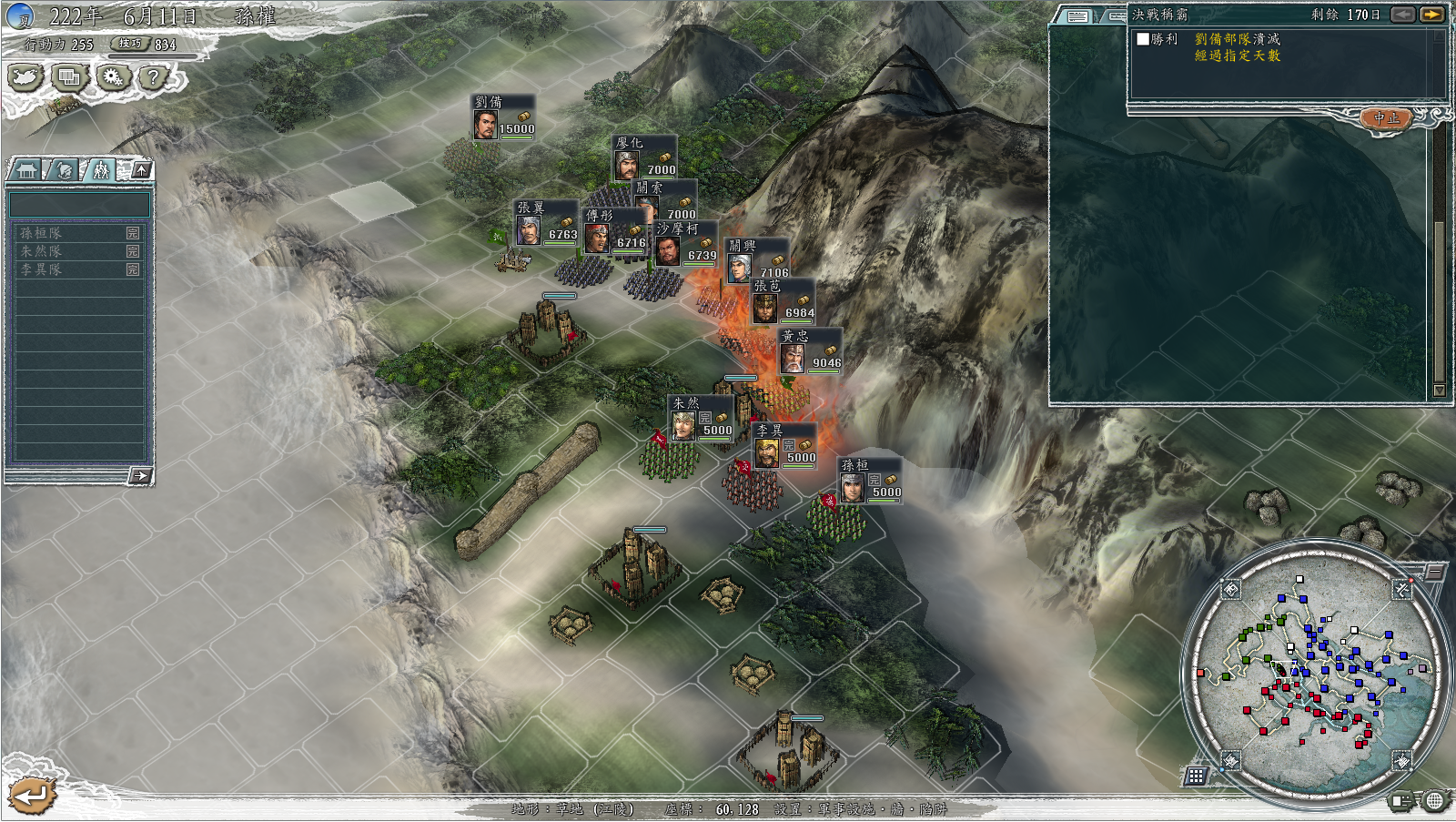Collapse the unit list panel
This screenshot has width=1456, height=822.
141,169
